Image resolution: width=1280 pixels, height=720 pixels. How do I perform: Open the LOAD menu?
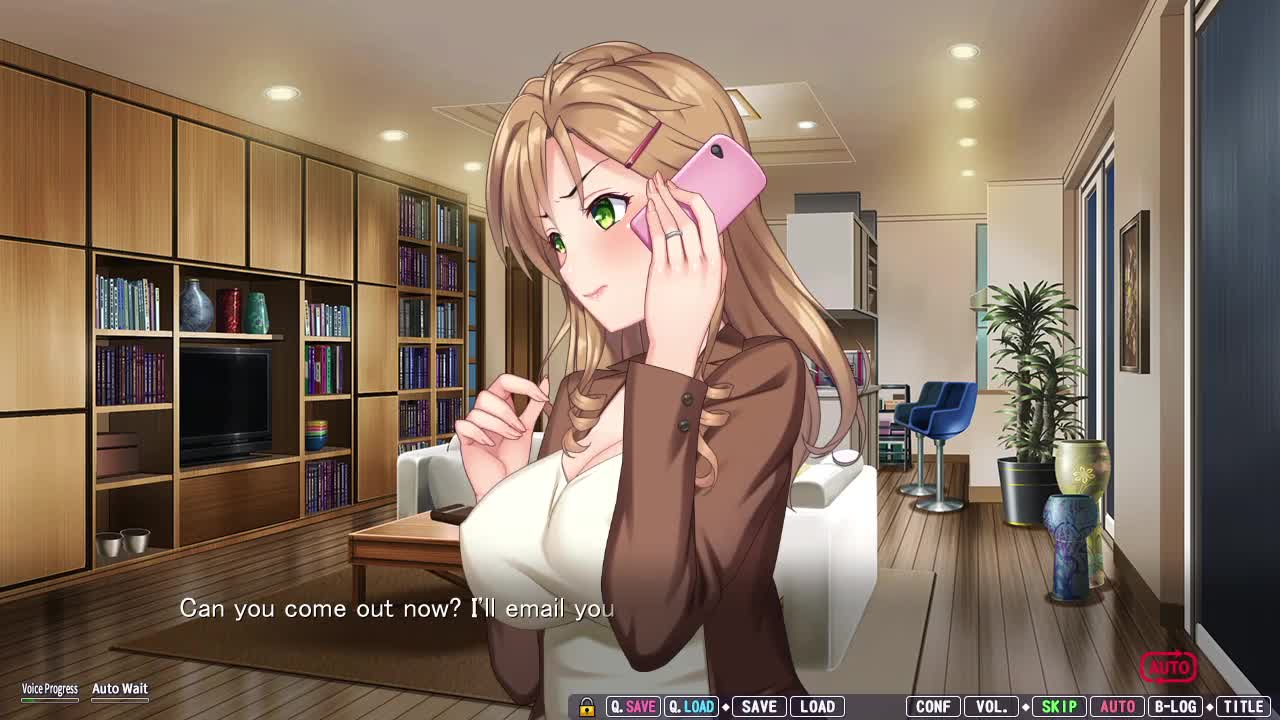pos(817,707)
